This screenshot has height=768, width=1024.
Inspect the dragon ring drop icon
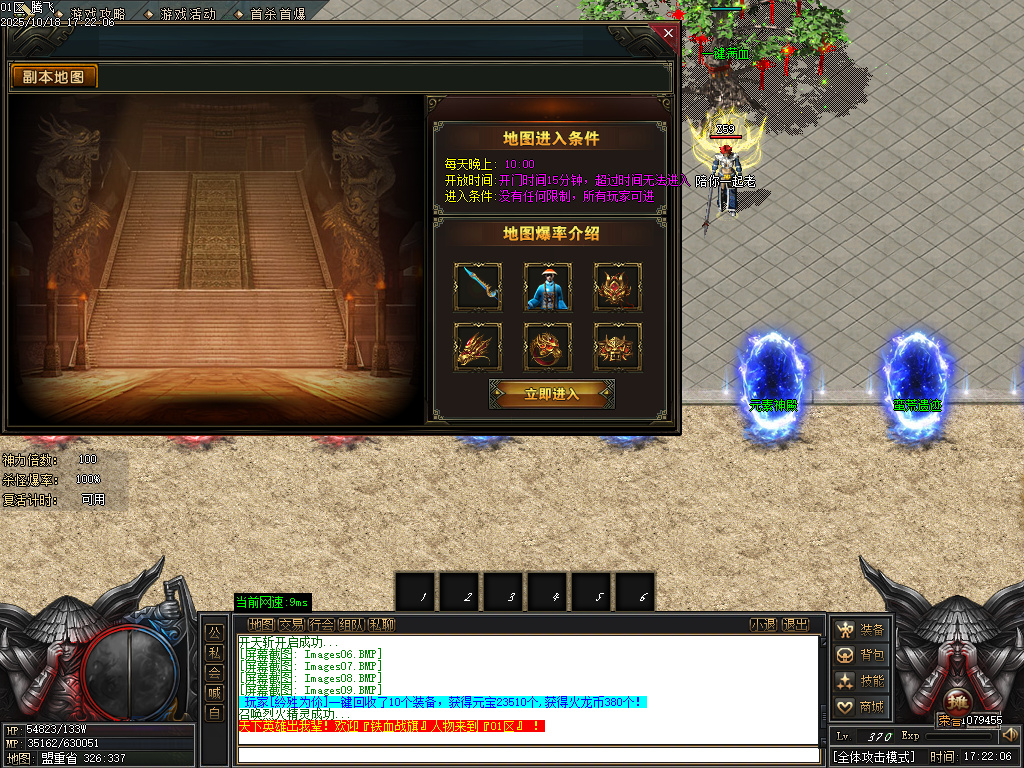547,347
